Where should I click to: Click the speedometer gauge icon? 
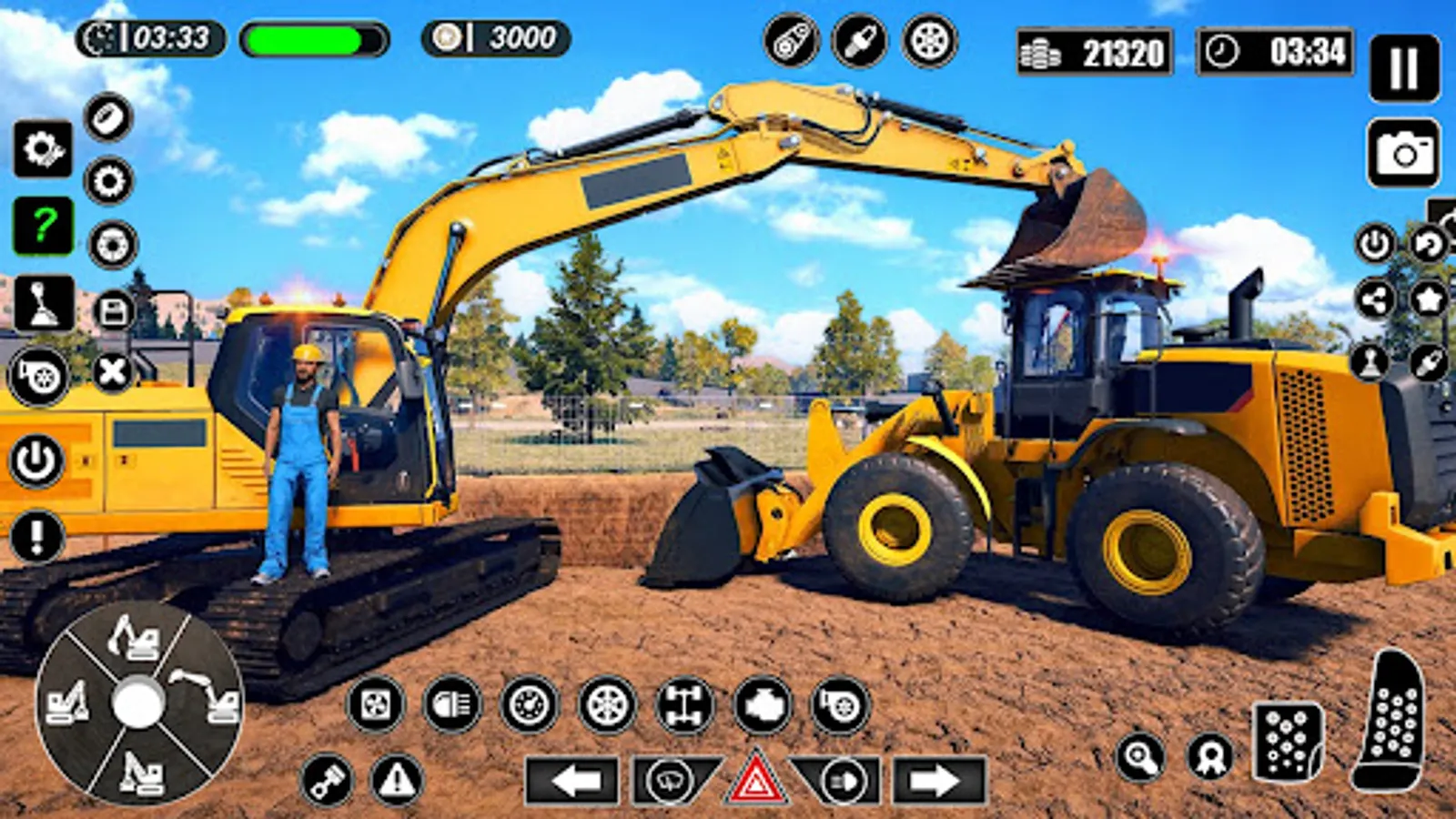(529, 705)
